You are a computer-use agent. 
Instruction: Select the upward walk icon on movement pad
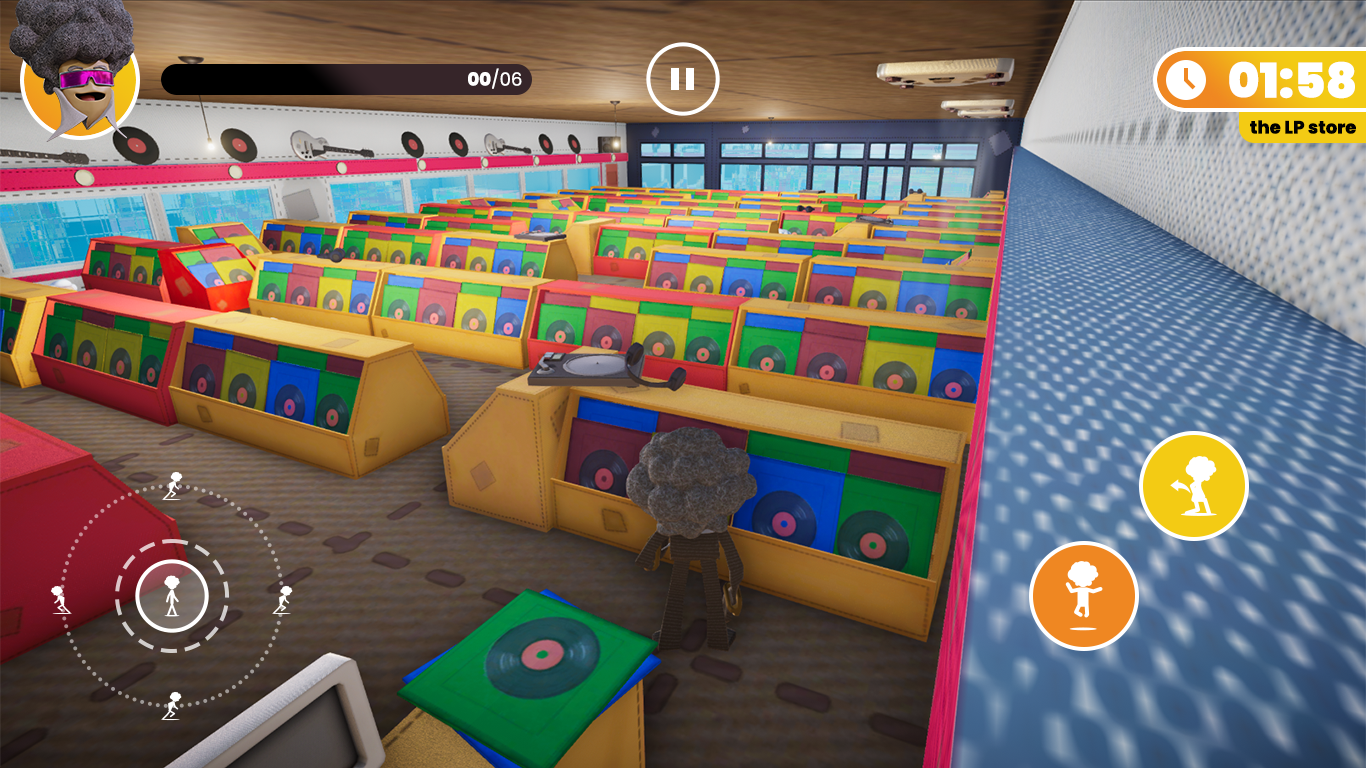tap(172, 484)
